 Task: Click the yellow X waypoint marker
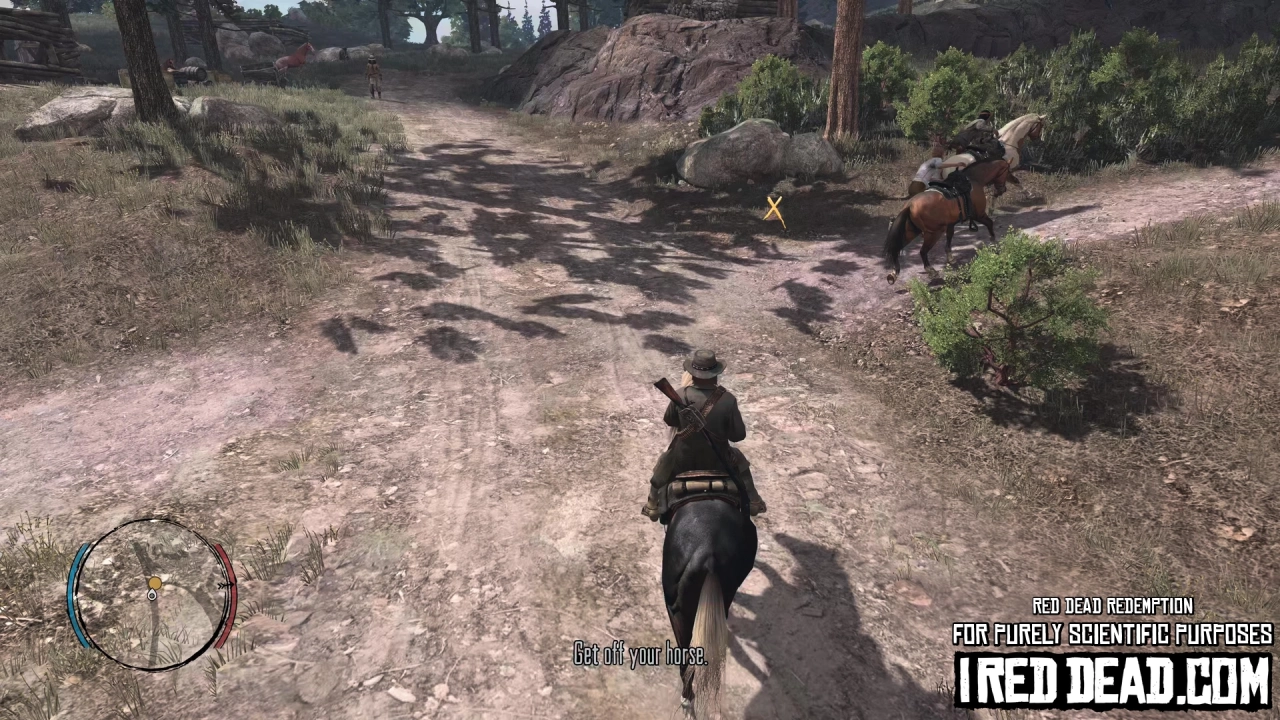click(776, 210)
